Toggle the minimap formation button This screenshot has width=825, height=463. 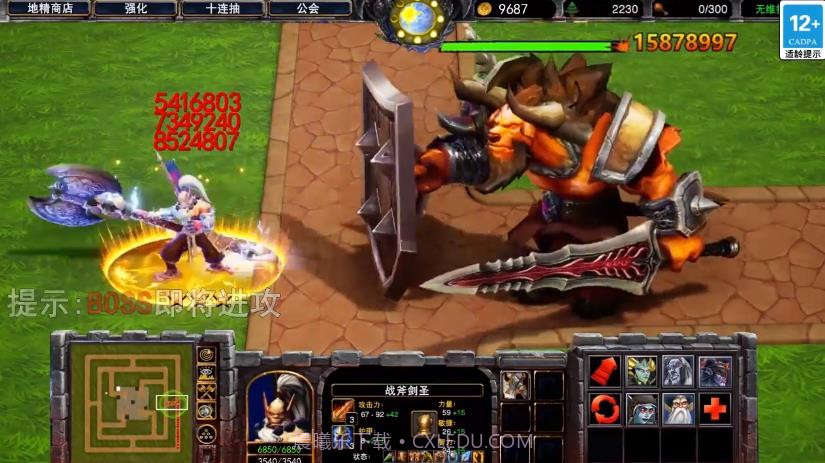coord(207,434)
